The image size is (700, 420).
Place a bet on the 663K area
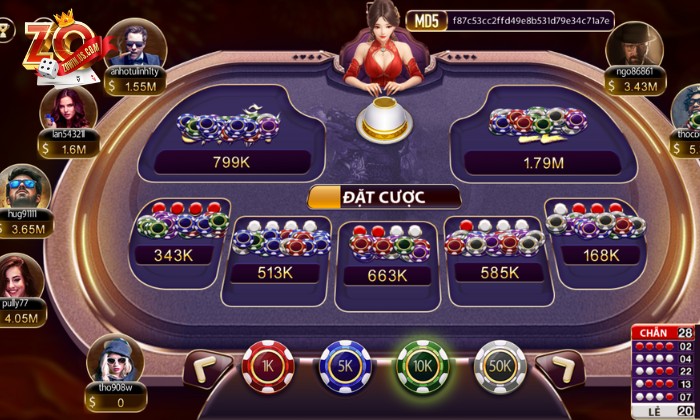tap(386, 254)
